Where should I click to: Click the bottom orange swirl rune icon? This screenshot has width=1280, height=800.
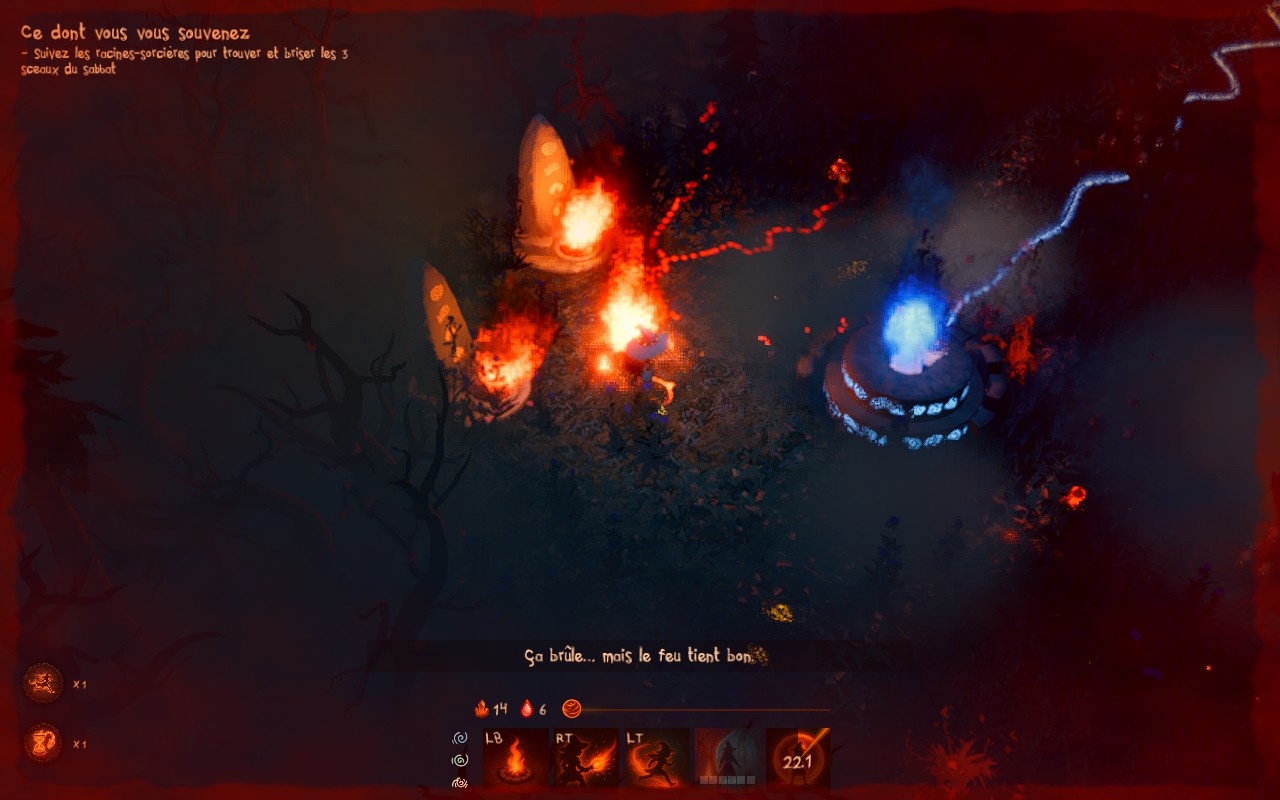point(460,782)
